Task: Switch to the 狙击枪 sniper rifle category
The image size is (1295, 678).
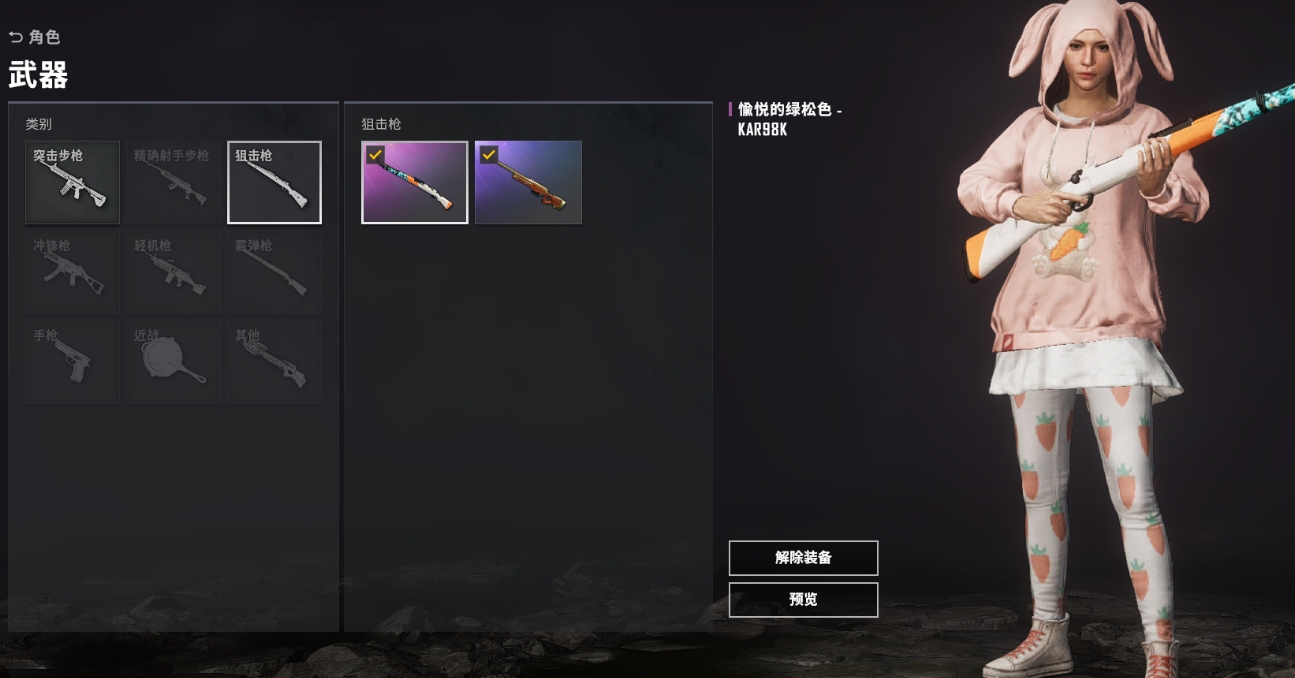Action: [275, 182]
